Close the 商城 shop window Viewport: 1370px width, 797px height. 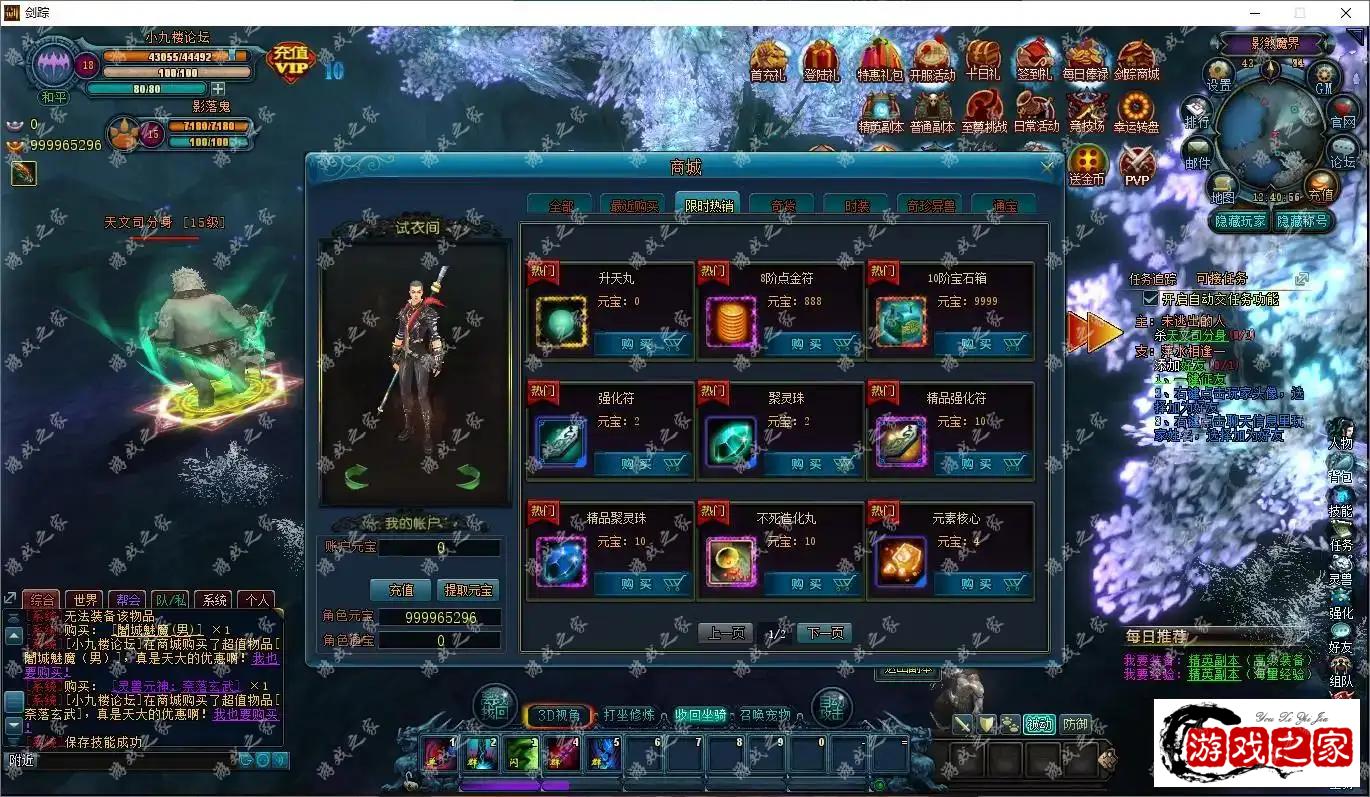(1047, 168)
